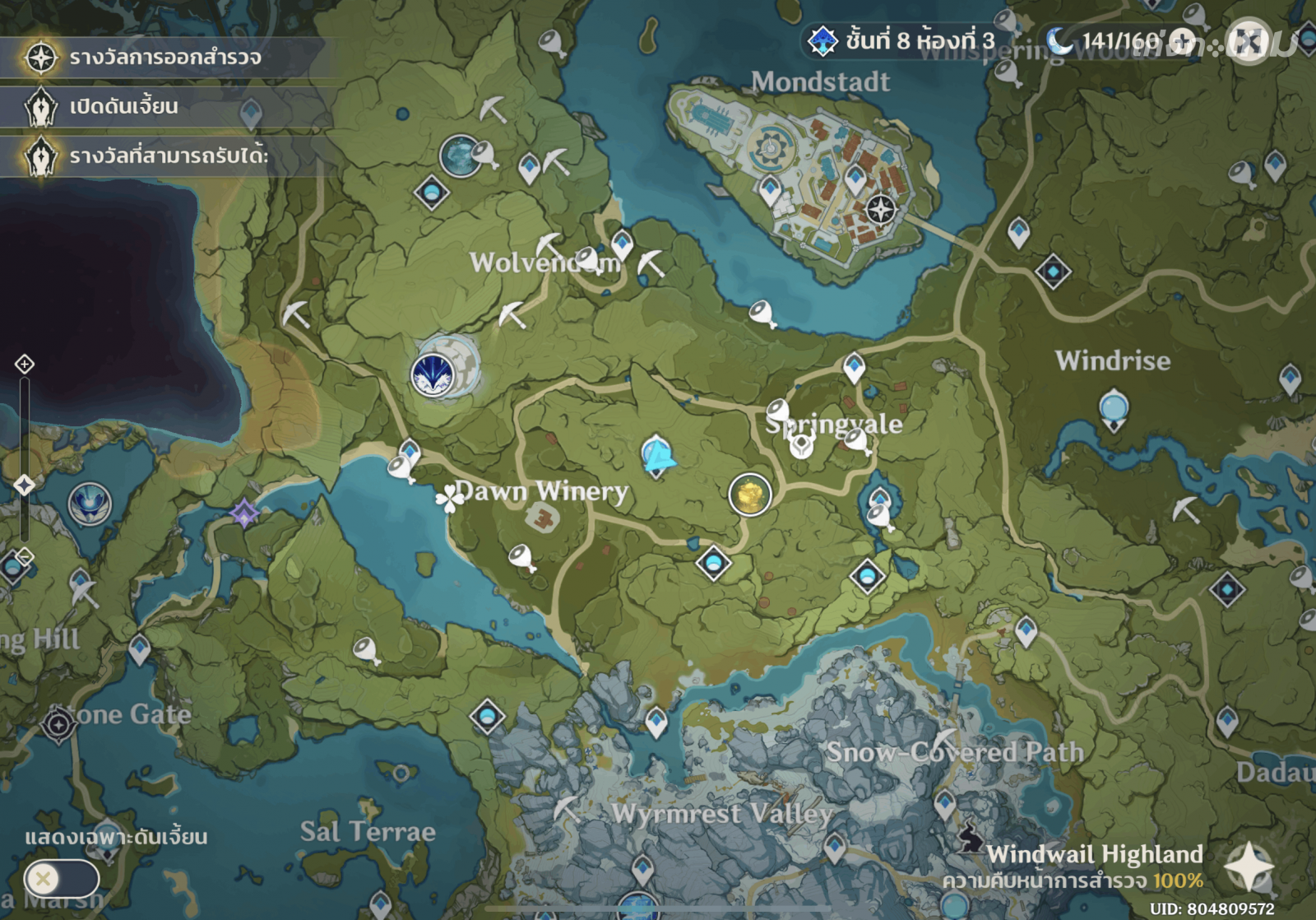Select the helmet-shaped marker in Springvale

800,446
